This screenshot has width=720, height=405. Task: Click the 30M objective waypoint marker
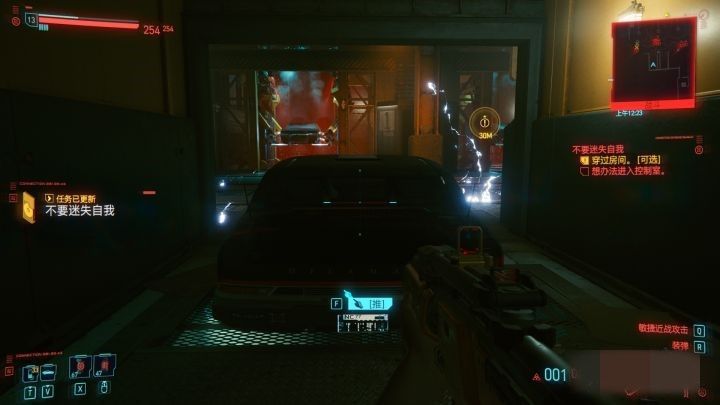click(x=483, y=125)
